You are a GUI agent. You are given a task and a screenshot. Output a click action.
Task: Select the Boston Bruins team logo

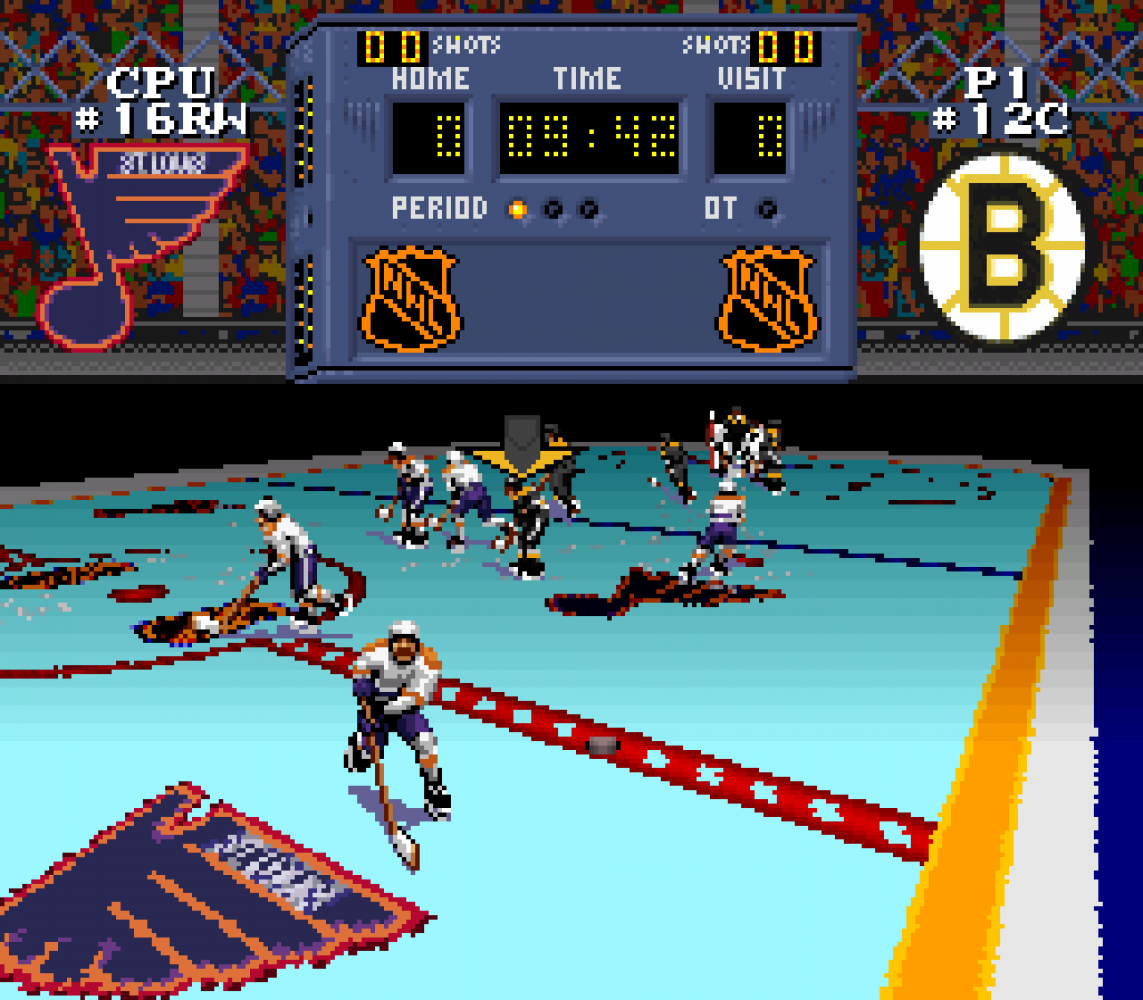[1002, 246]
